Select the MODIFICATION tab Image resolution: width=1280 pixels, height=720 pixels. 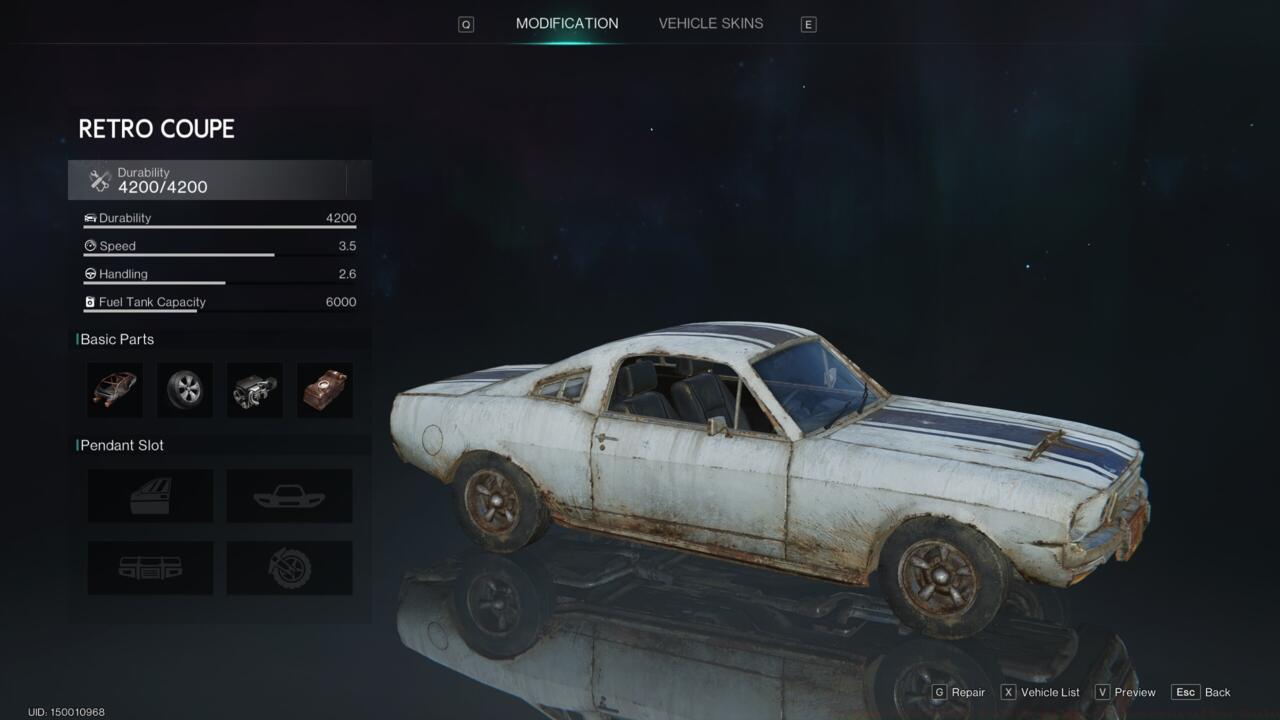(x=567, y=23)
